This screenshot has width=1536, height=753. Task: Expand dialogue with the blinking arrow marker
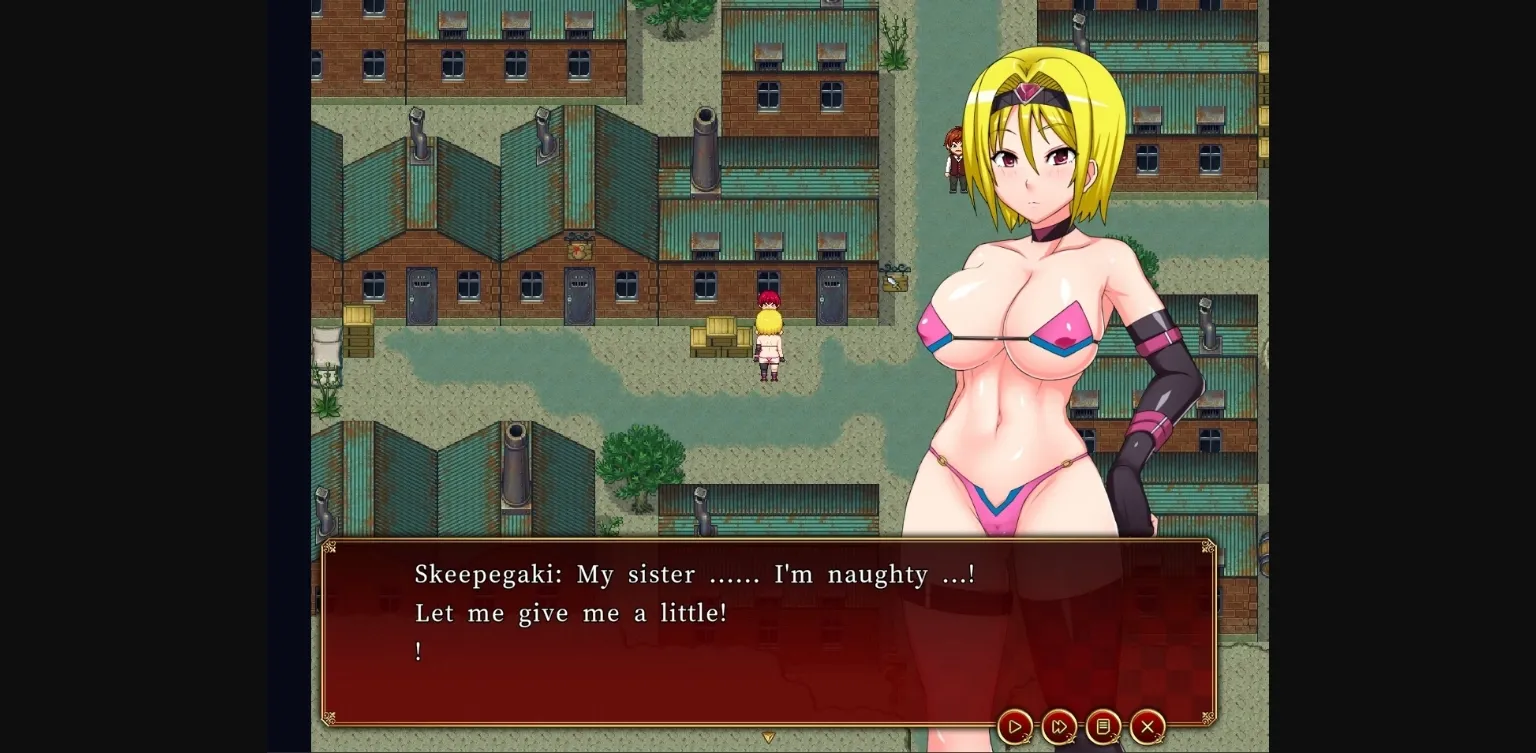768,737
